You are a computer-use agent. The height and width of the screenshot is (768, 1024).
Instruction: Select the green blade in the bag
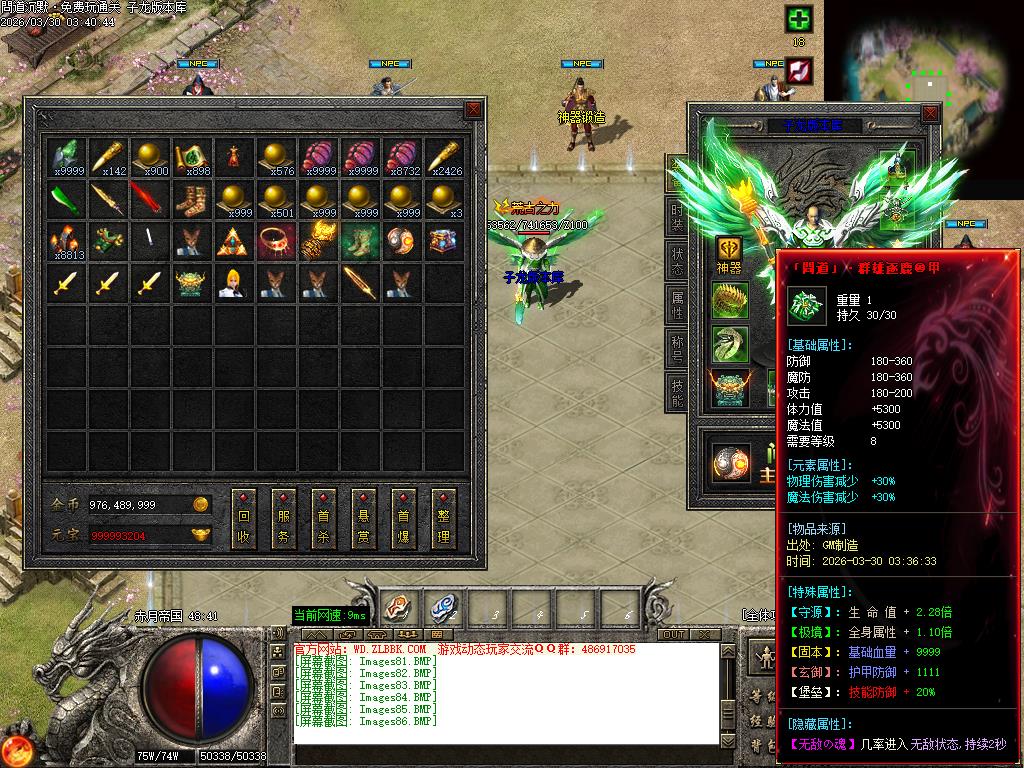click(63, 199)
